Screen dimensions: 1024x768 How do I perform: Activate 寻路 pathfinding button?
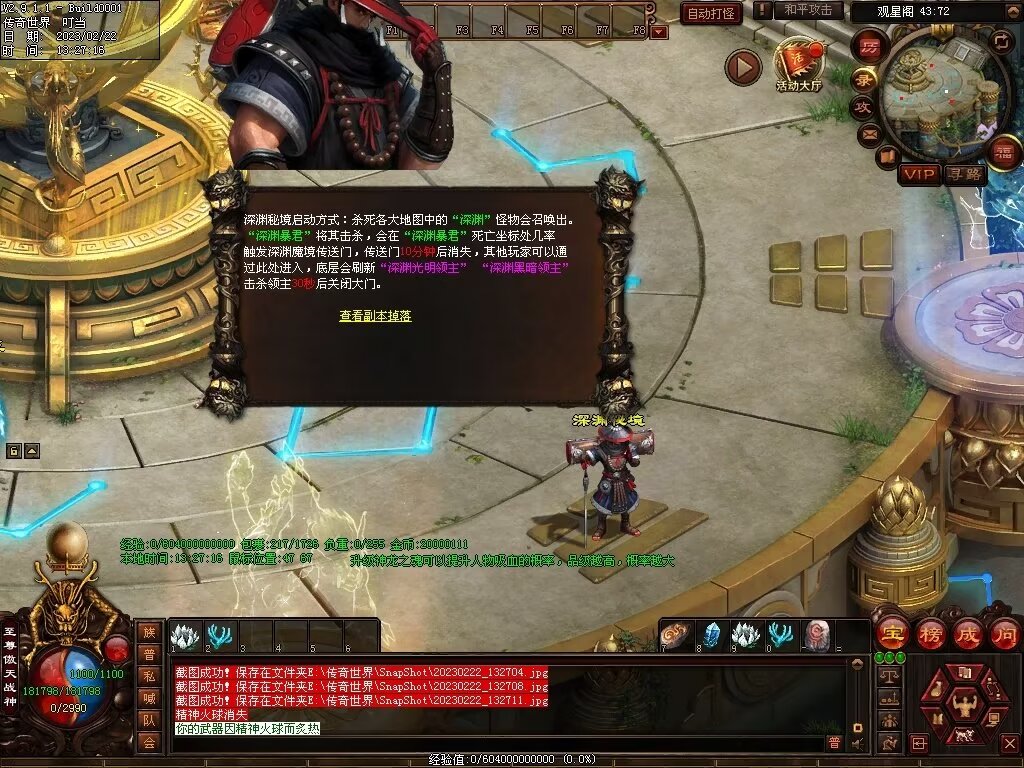pos(965,174)
